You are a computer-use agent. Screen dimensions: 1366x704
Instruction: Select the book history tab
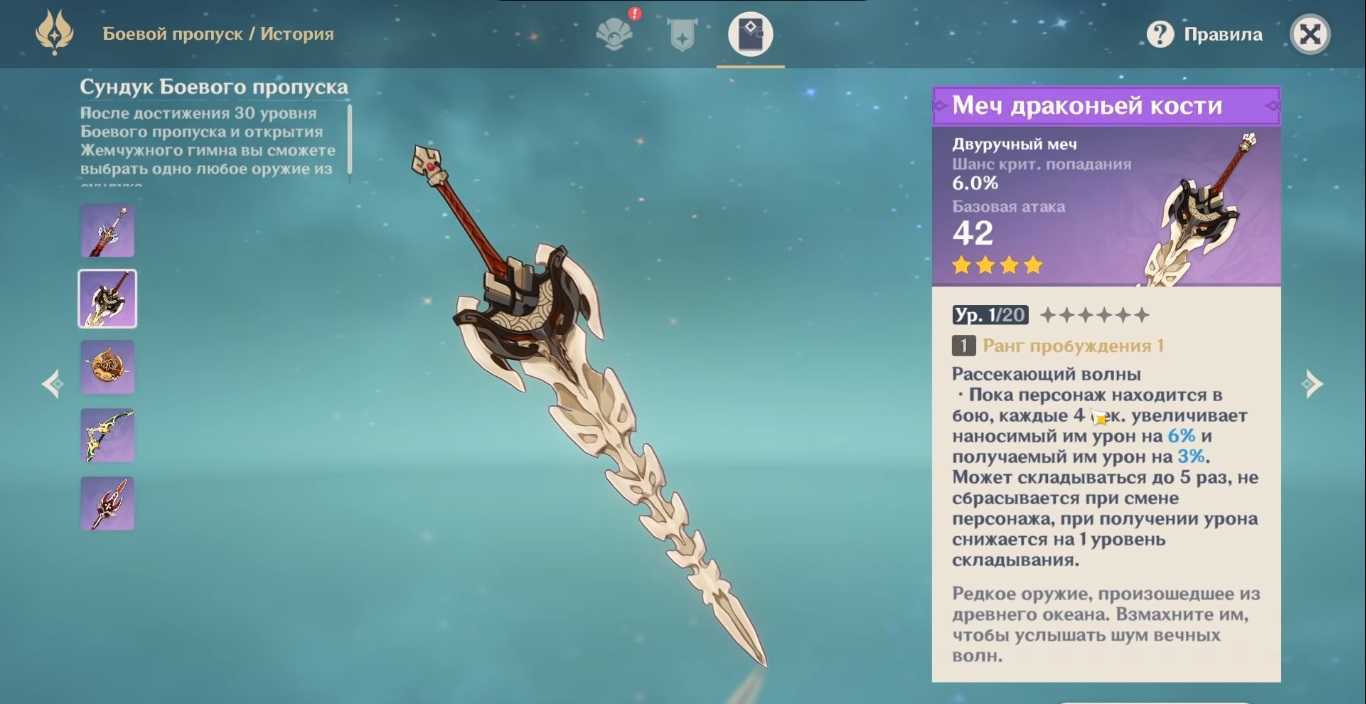750,35
